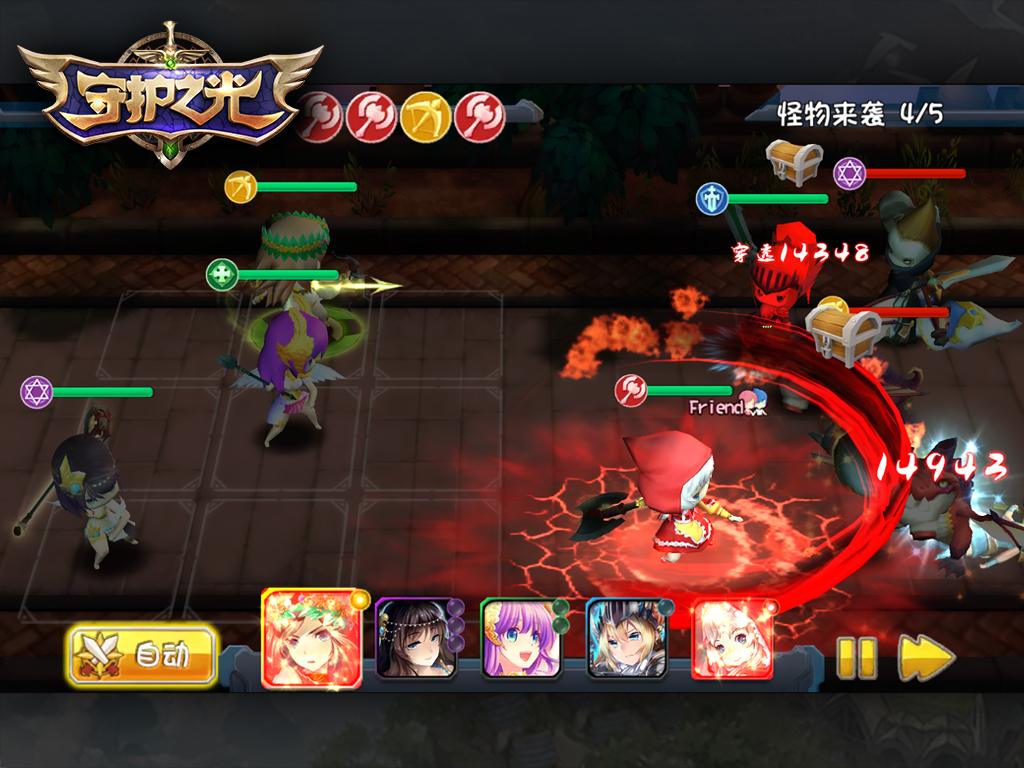Select the flower-wreath red-haired hero portrait

pos(311,638)
